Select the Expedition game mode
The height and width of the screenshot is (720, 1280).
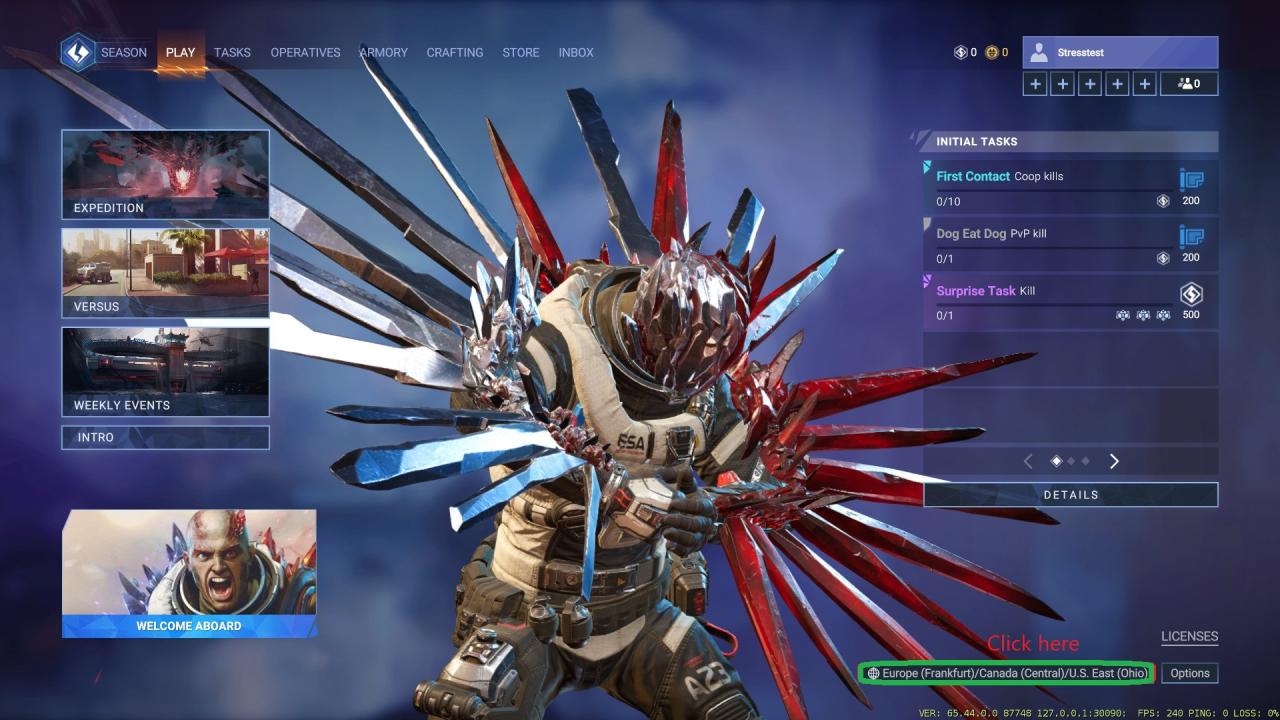(165, 174)
